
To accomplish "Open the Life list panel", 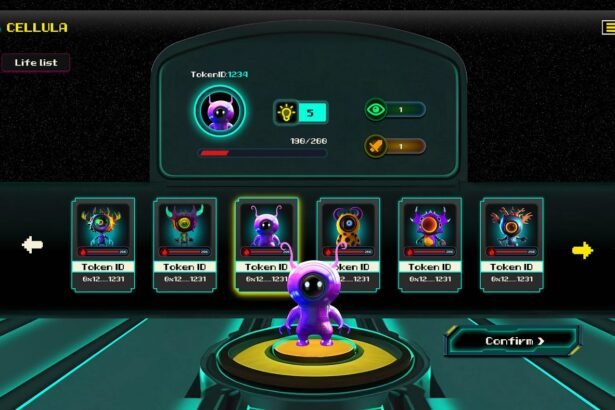I will tap(36, 62).
